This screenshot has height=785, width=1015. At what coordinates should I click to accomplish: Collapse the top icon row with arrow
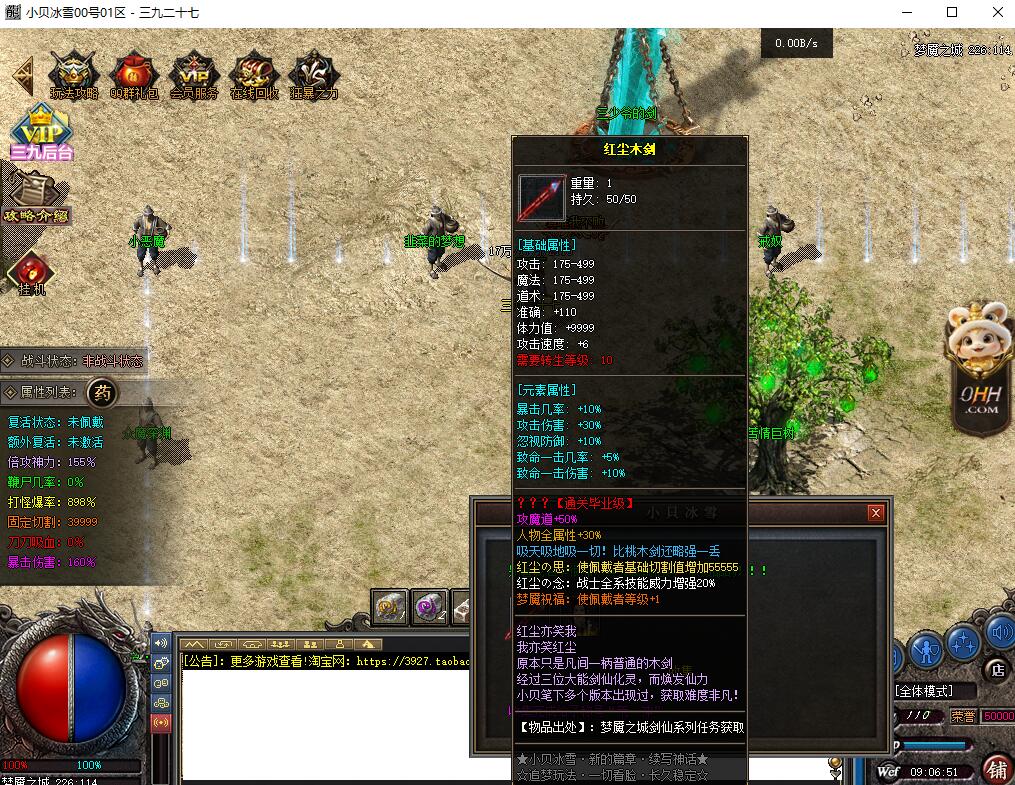22,76
